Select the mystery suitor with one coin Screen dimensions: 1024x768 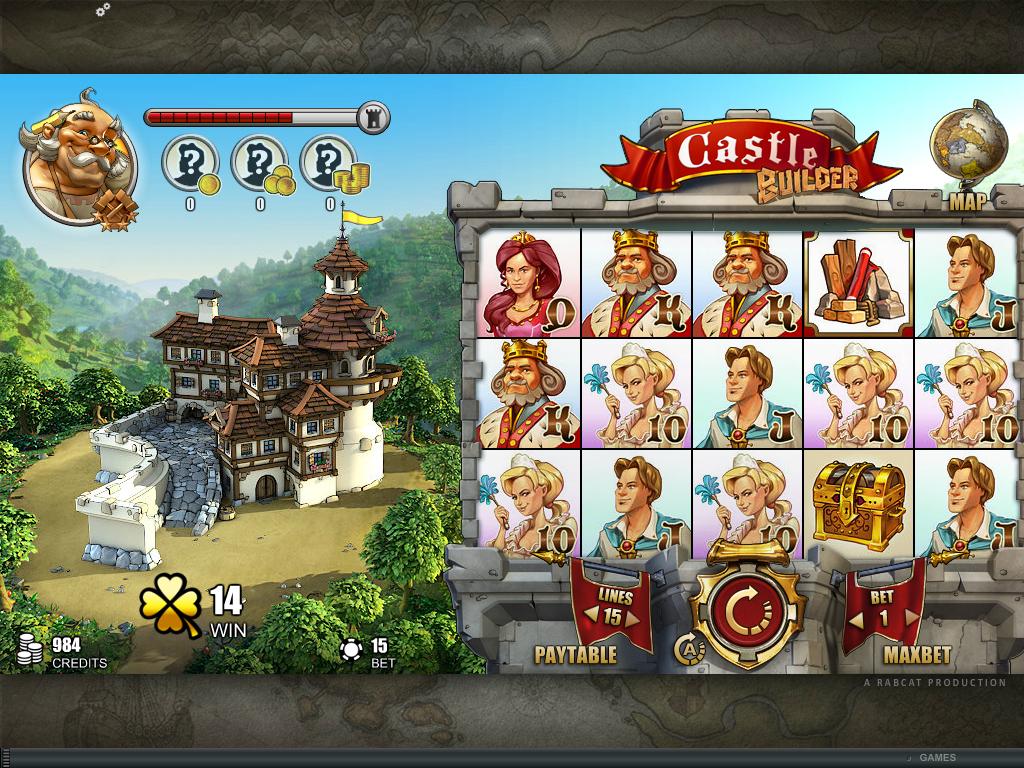190,164
